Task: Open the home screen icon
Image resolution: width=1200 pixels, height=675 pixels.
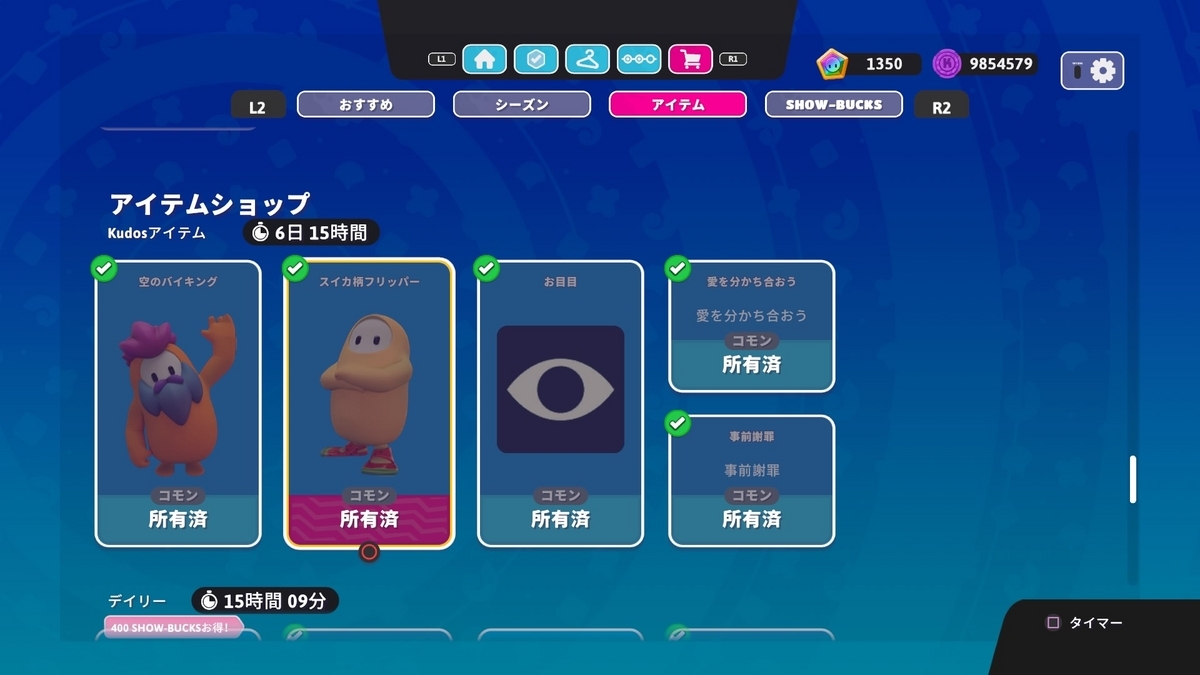Action: coord(484,59)
